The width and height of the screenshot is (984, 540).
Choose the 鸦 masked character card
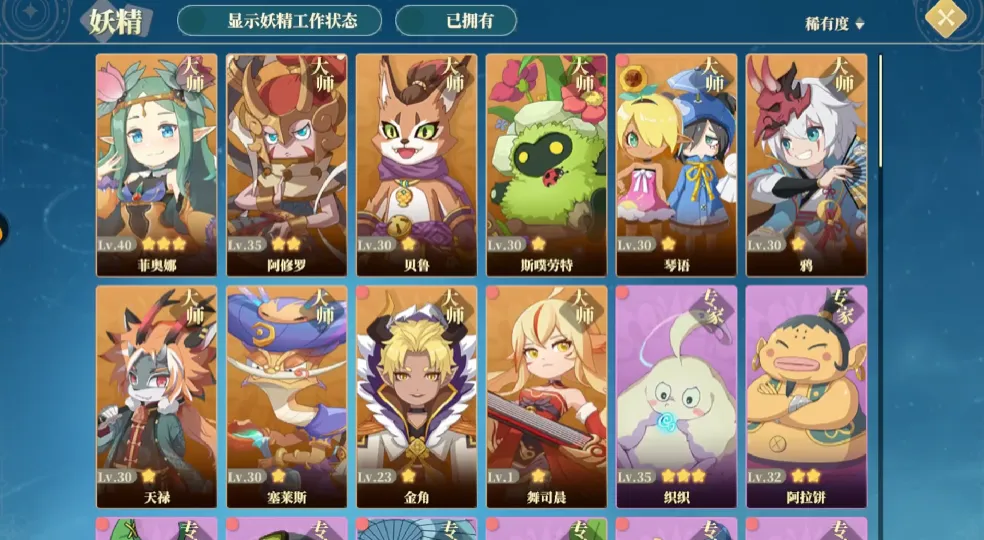[806, 165]
